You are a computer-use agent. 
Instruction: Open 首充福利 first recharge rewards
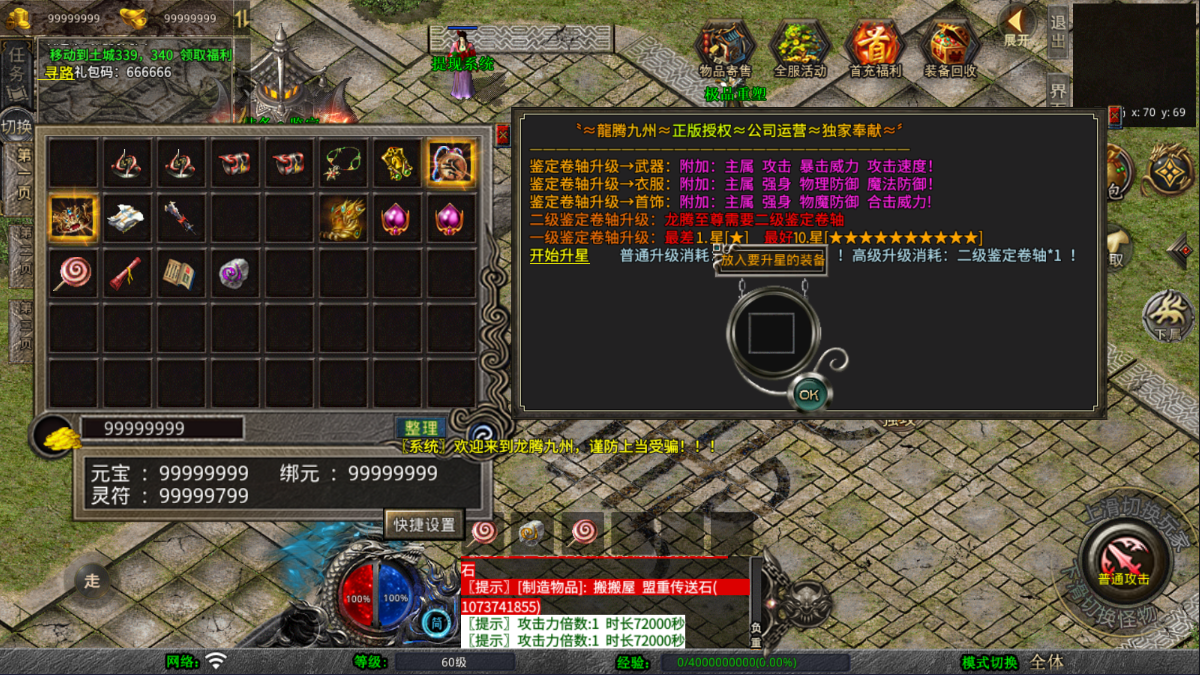(x=875, y=48)
